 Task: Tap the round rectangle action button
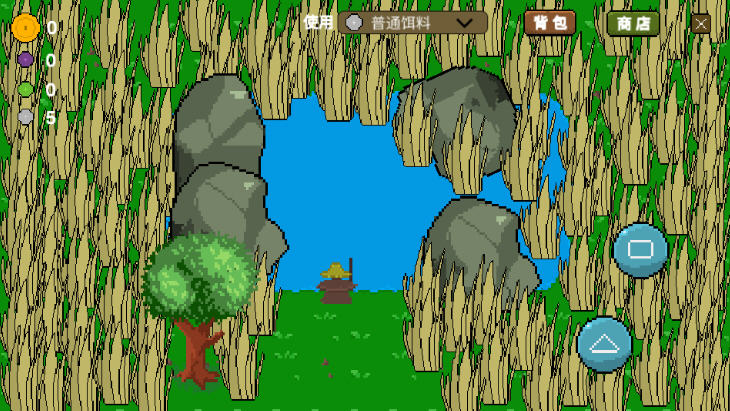coord(640,250)
